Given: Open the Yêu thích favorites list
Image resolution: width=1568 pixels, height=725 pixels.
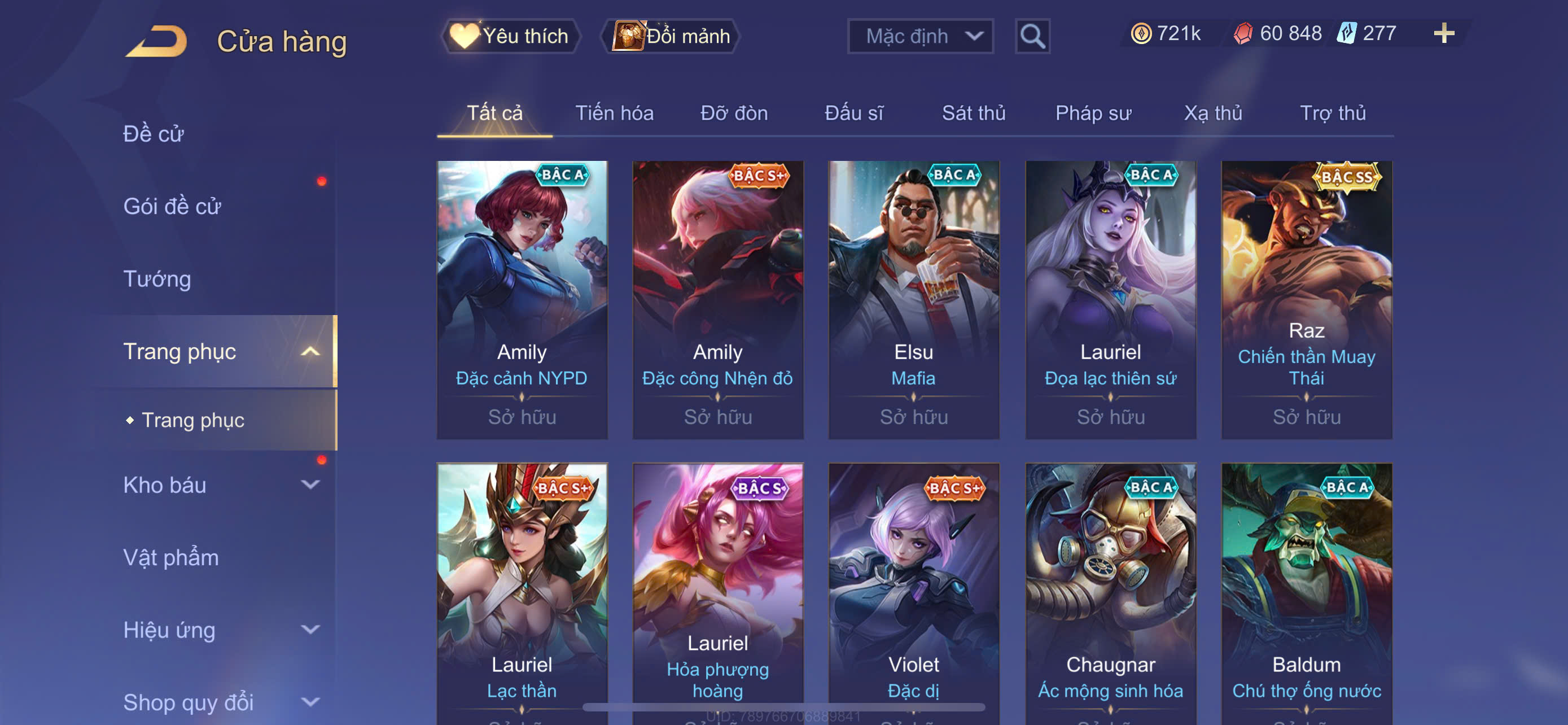Looking at the screenshot, I should click(510, 36).
